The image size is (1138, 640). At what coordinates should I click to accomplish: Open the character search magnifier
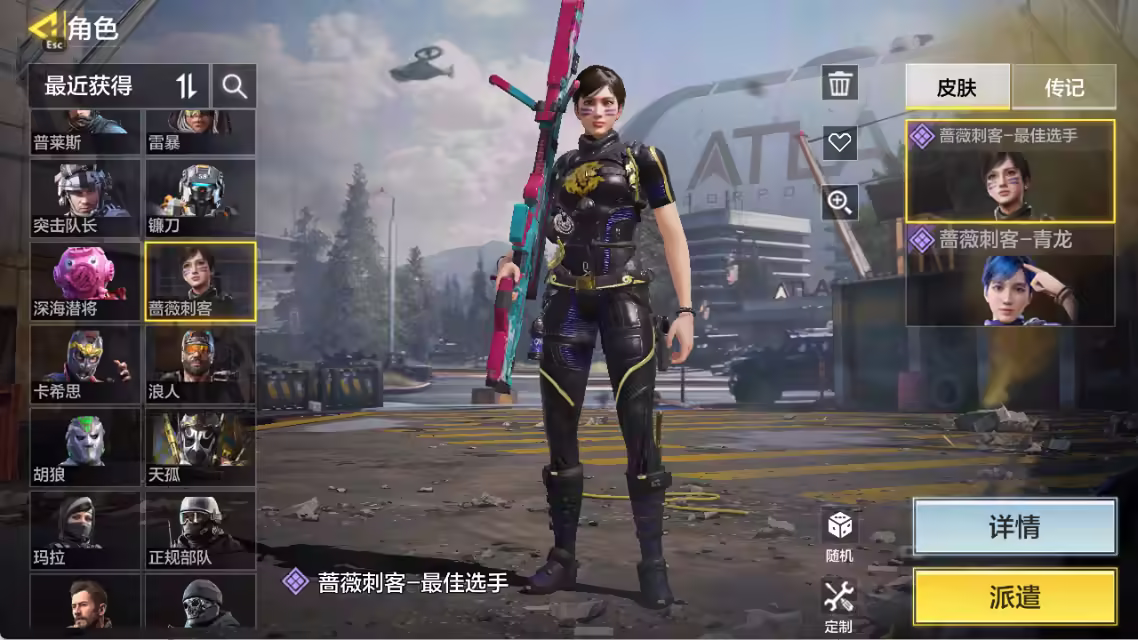point(235,86)
